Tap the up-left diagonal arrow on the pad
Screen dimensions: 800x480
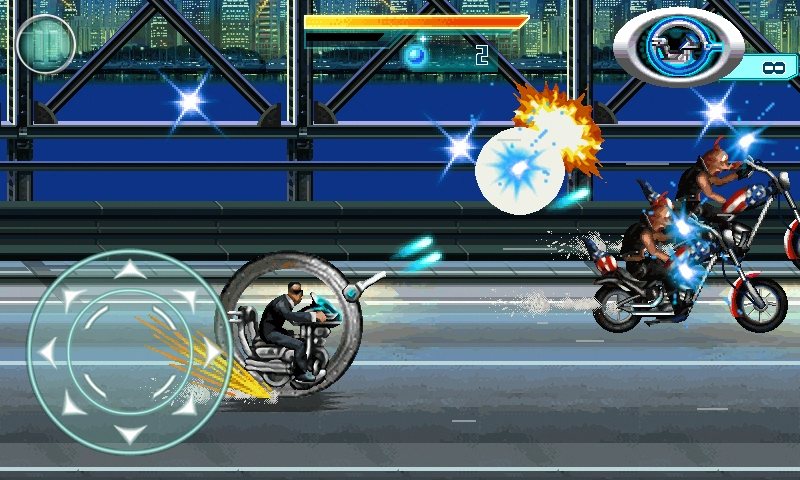72,296
